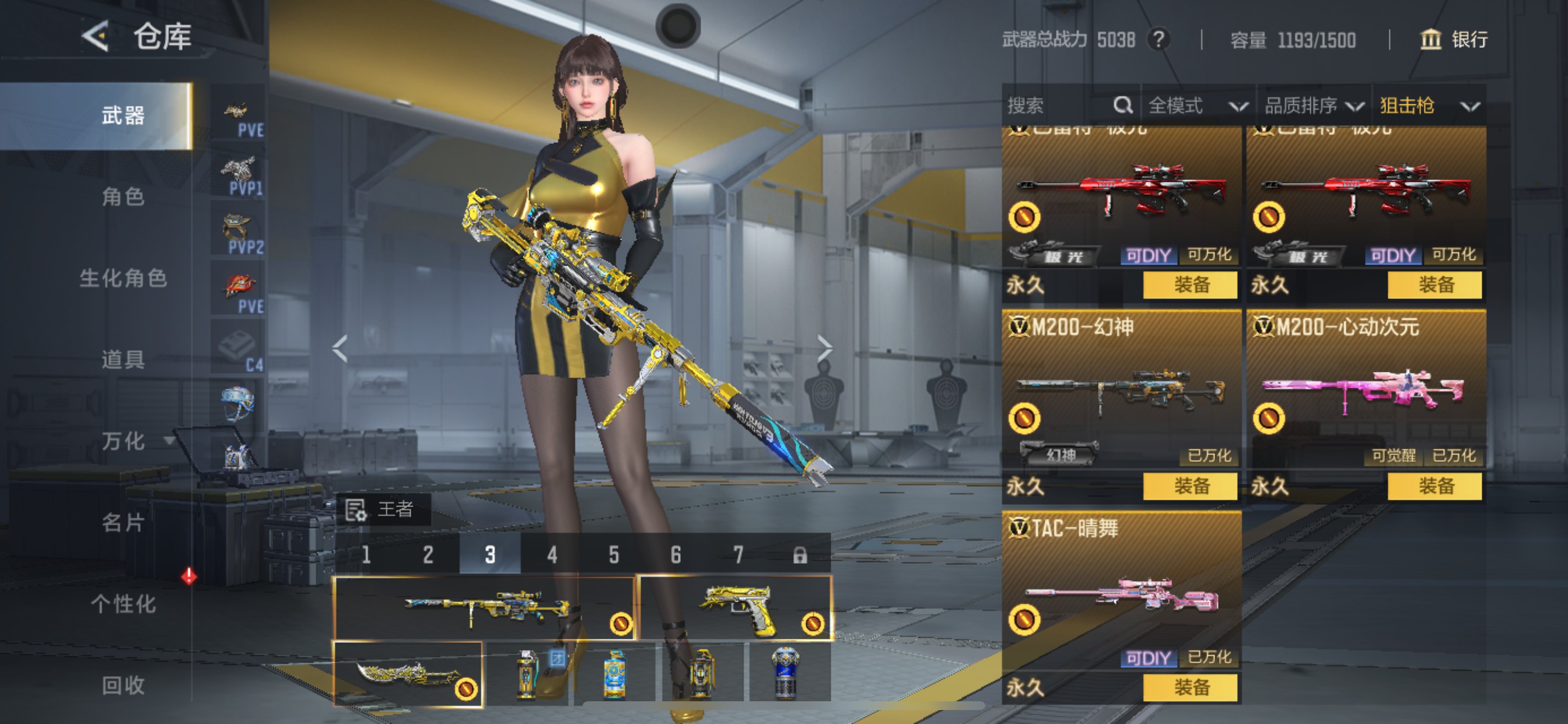Viewport: 1568px width, 724px height.
Task: Equip the TAC-晴舞 sniper rifle
Action: point(1191,687)
